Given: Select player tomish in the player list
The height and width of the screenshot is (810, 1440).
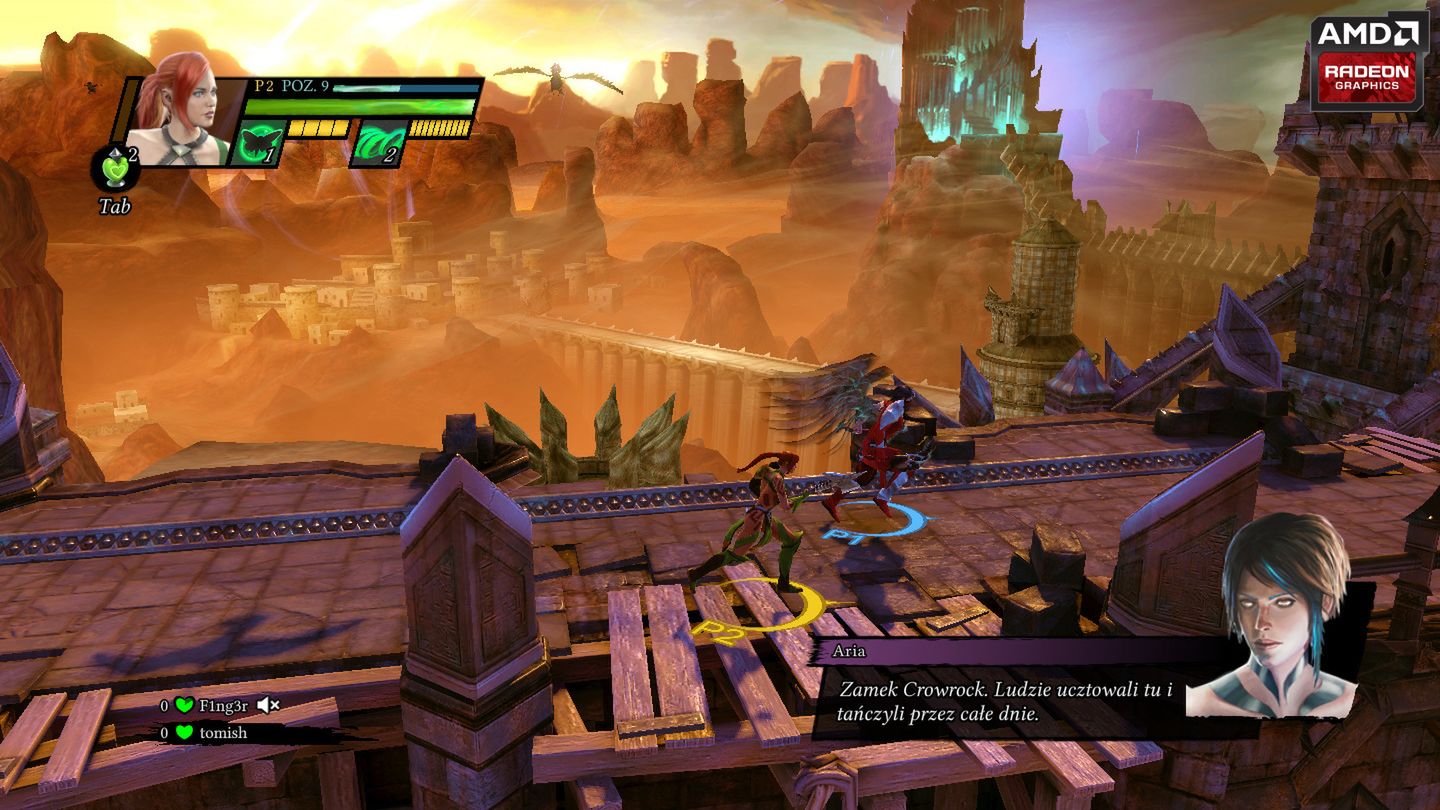Looking at the screenshot, I should [222, 733].
